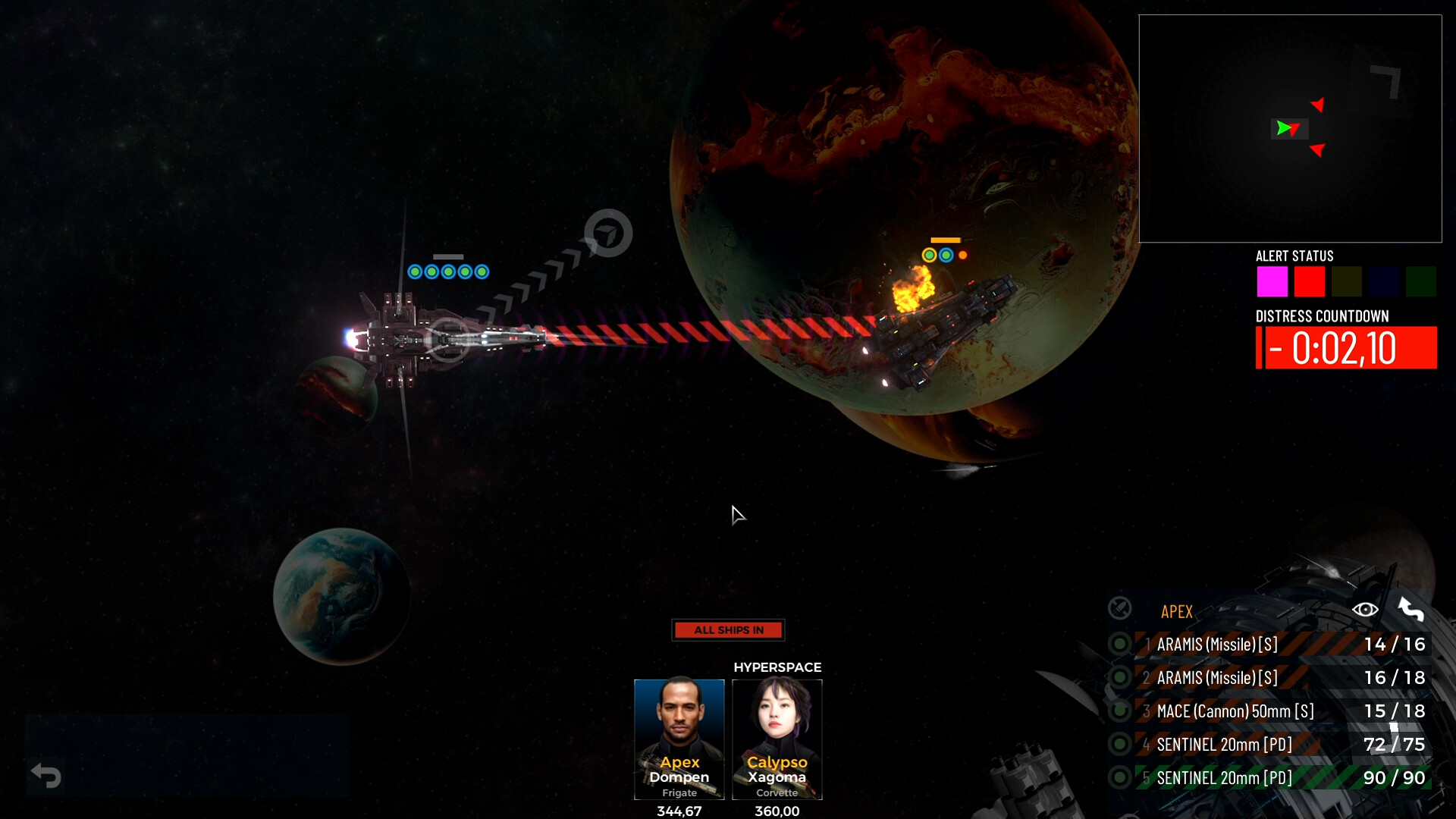
Task: Click the back arrow button
Action: click(45, 776)
